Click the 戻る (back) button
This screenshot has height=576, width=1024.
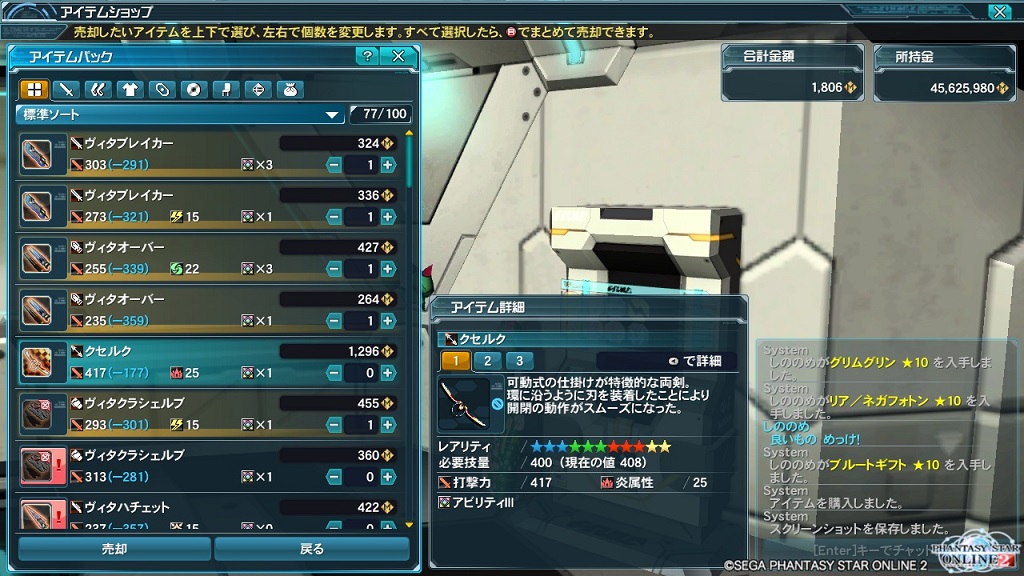click(x=311, y=548)
